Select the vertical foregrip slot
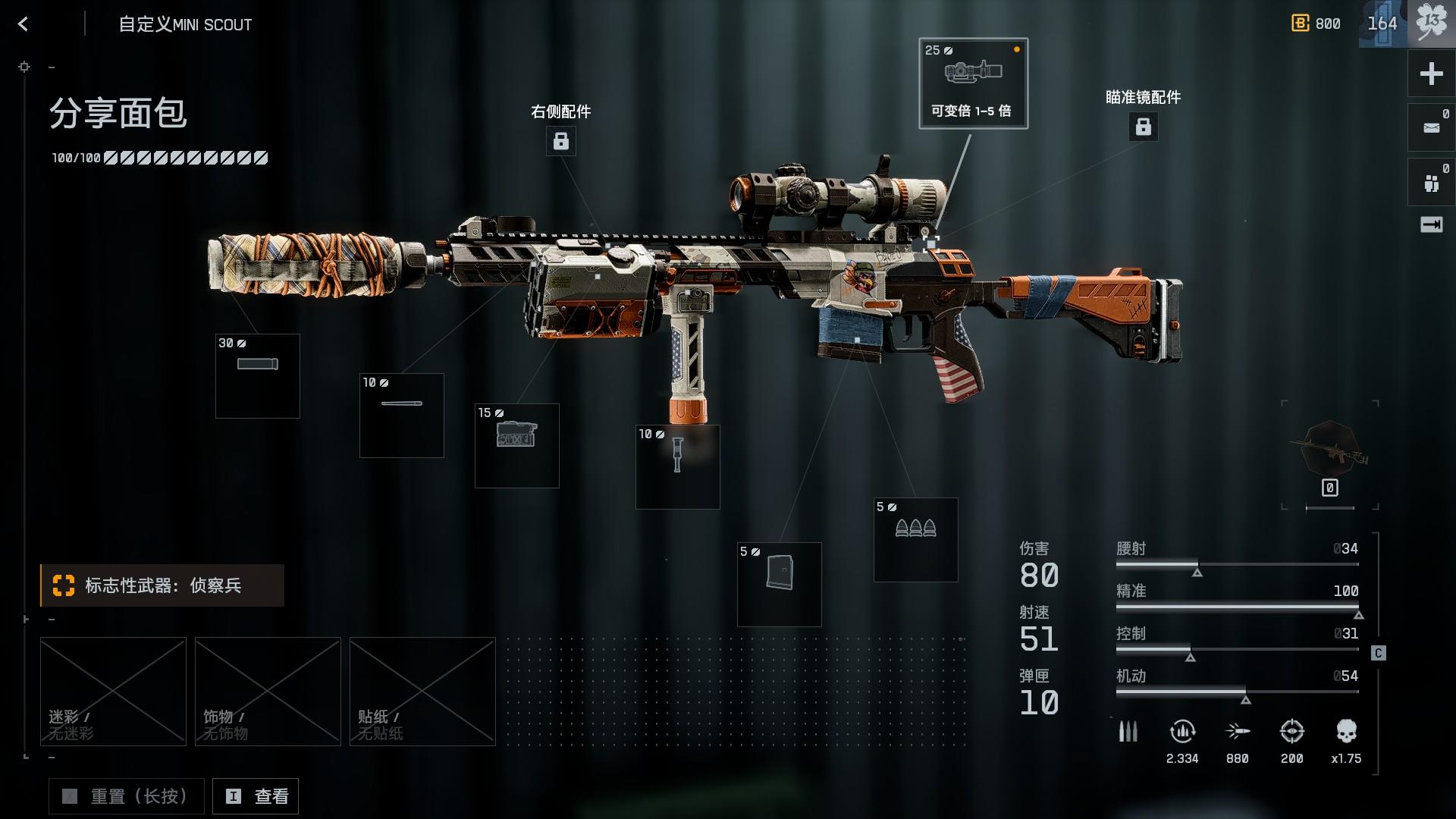1456x819 pixels. 678,467
